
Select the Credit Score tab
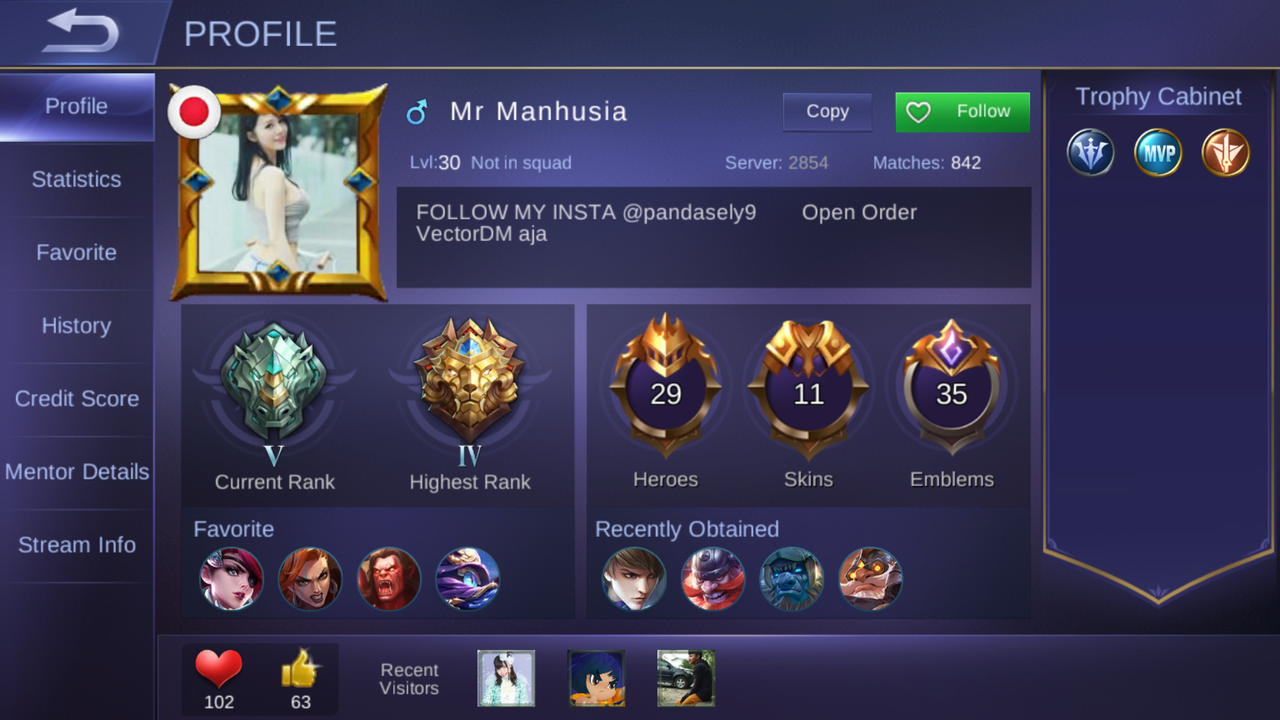(77, 399)
